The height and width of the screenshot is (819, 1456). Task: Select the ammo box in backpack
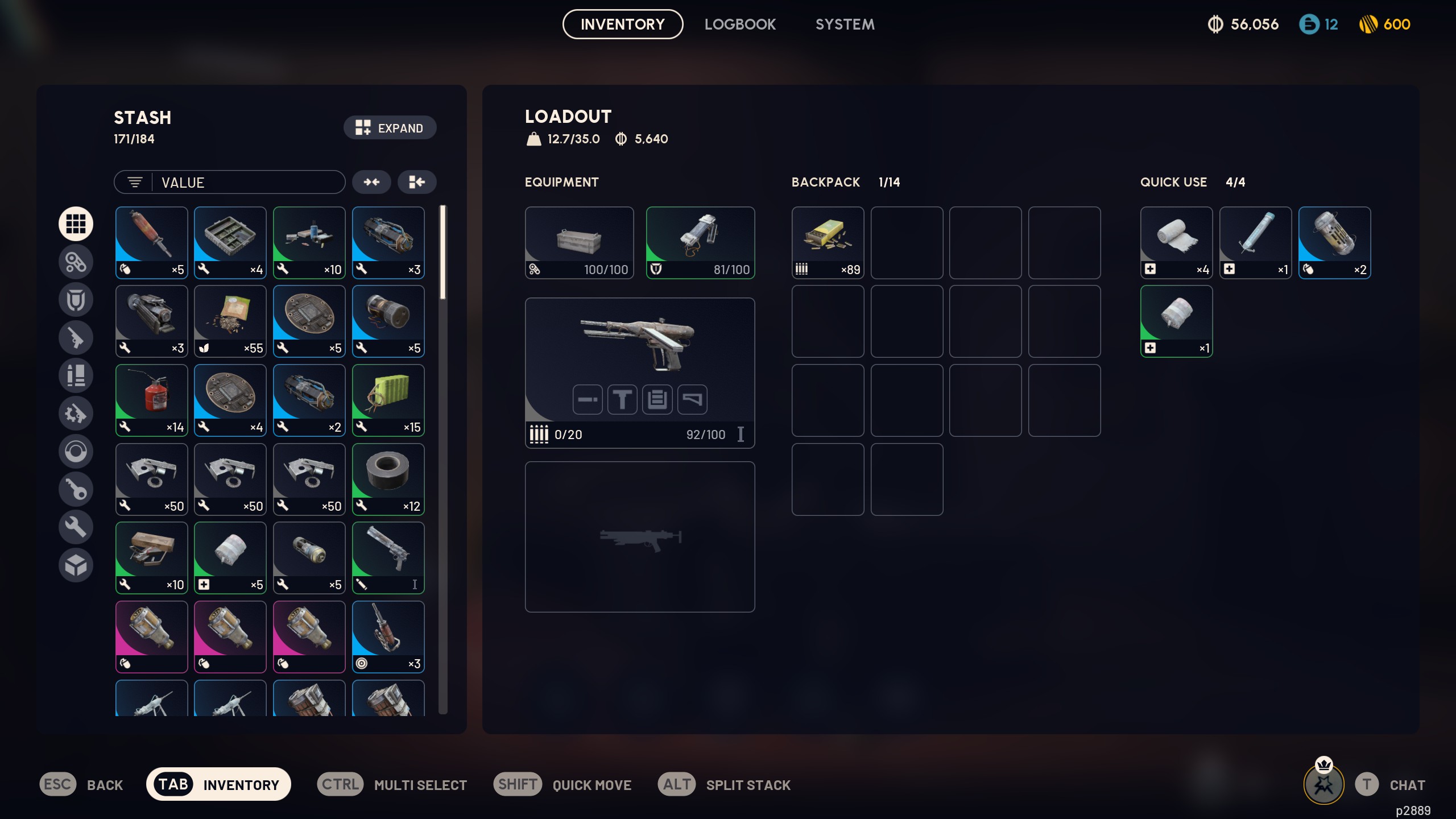(x=828, y=242)
